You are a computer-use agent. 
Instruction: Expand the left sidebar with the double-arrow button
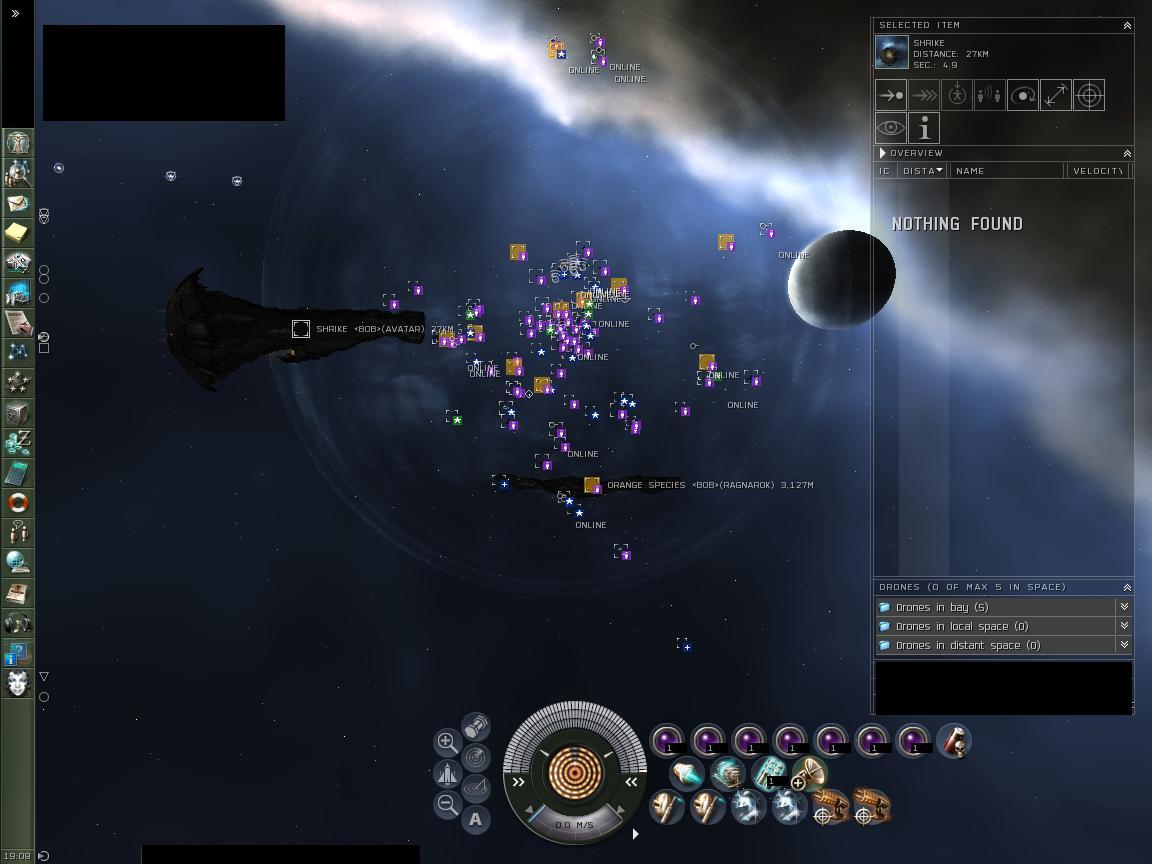pyautogui.click(x=15, y=13)
